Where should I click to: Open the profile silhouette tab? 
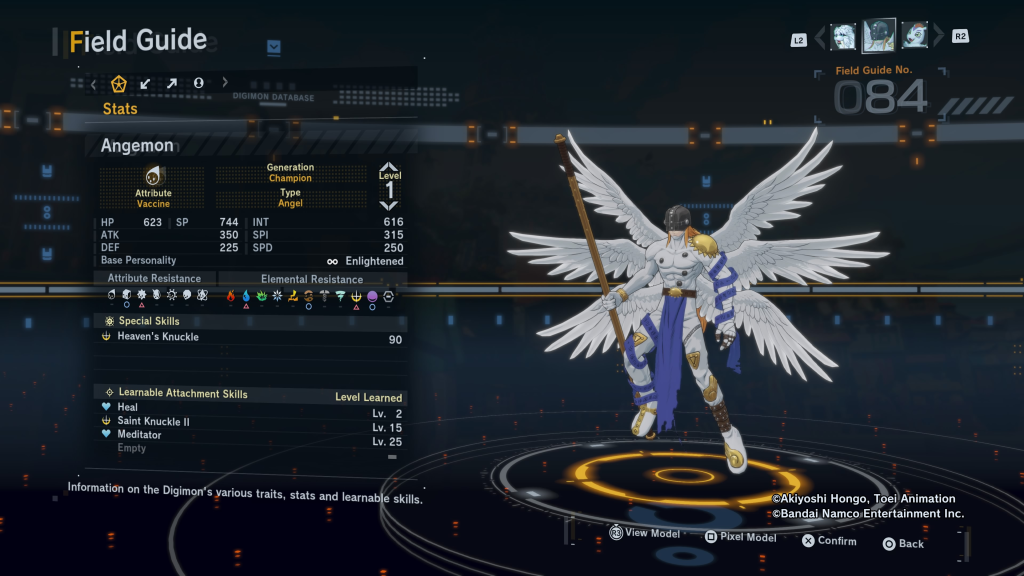tap(198, 83)
